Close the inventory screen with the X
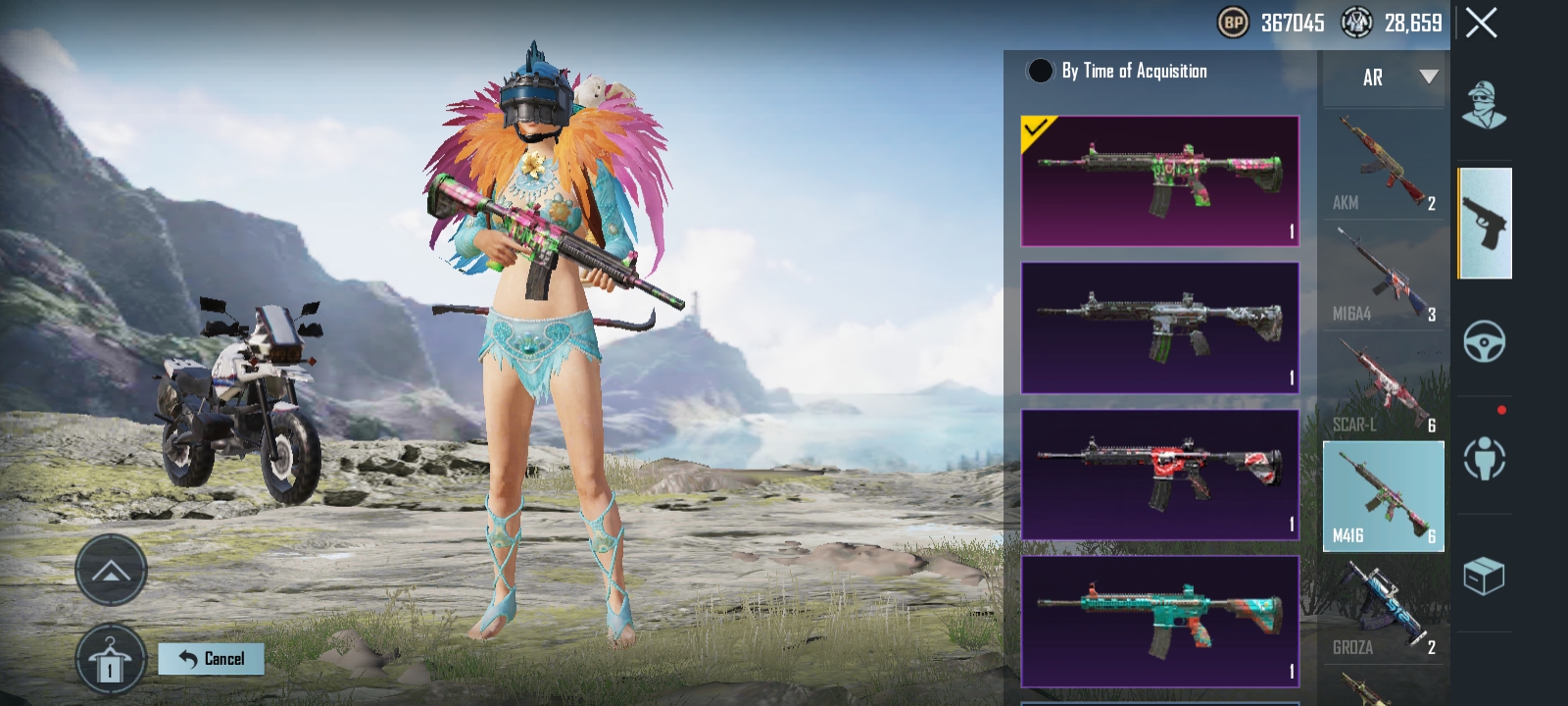Image resolution: width=1568 pixels, height=706 pixels. point(1481,23)
